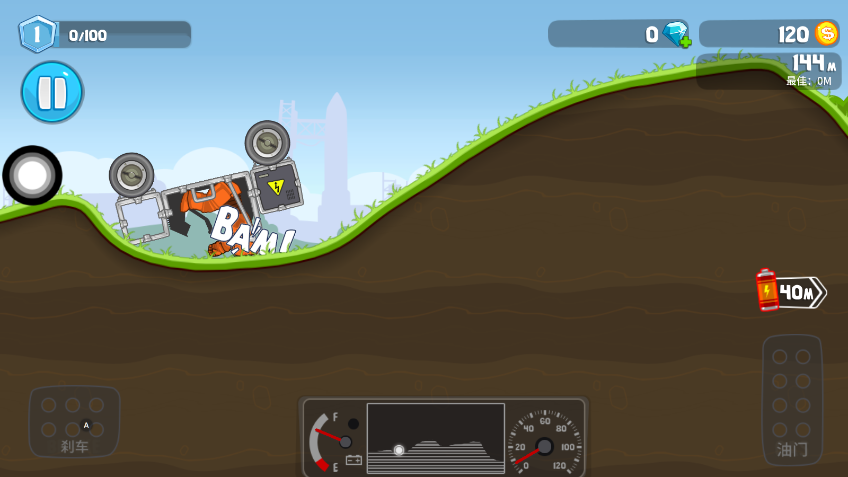The image size is (848, 477).
Task: Pause the game with the blue button
Action: click(52, 92)
